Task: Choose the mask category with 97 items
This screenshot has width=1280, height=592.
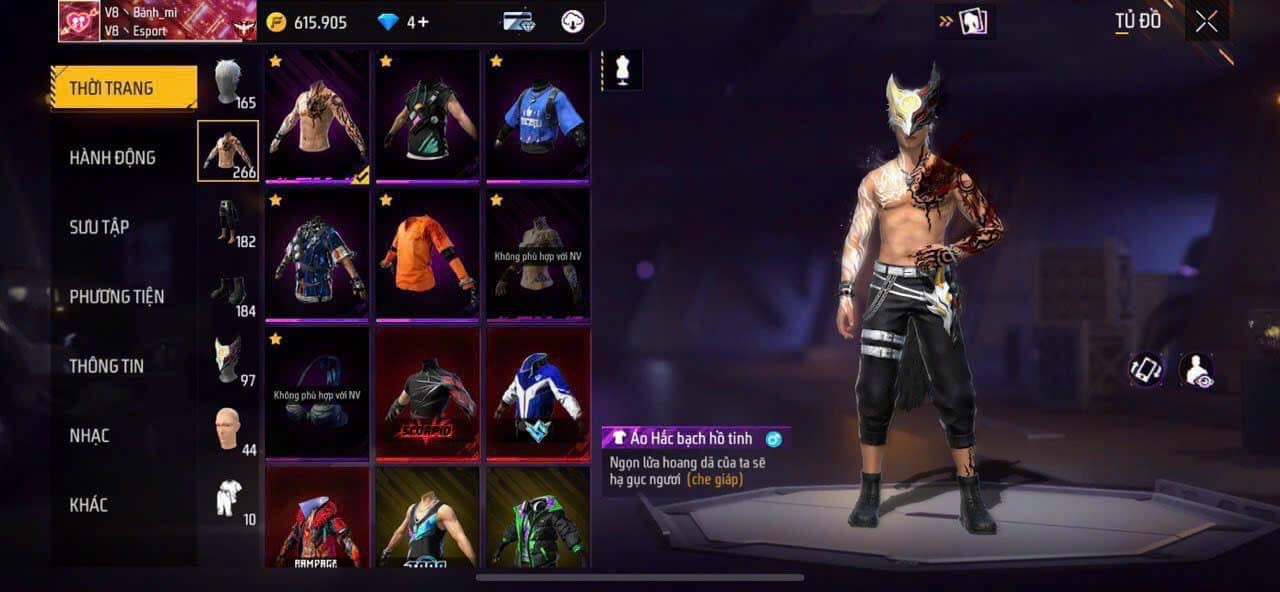Action: tap(229, 360)
